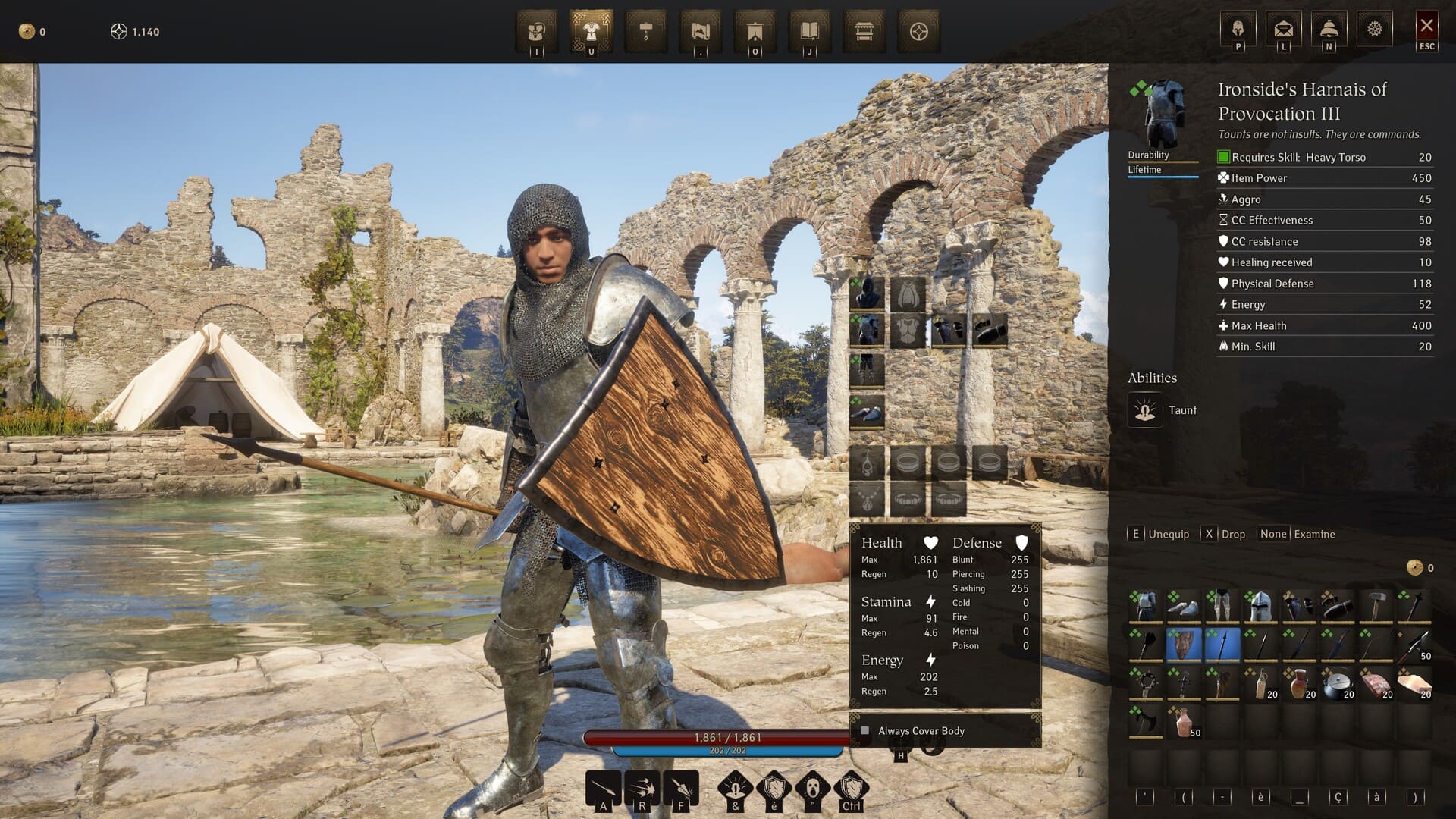Open the banner guild tab
The height and width of the screenshot is (819, 1456).
(755, 31)
